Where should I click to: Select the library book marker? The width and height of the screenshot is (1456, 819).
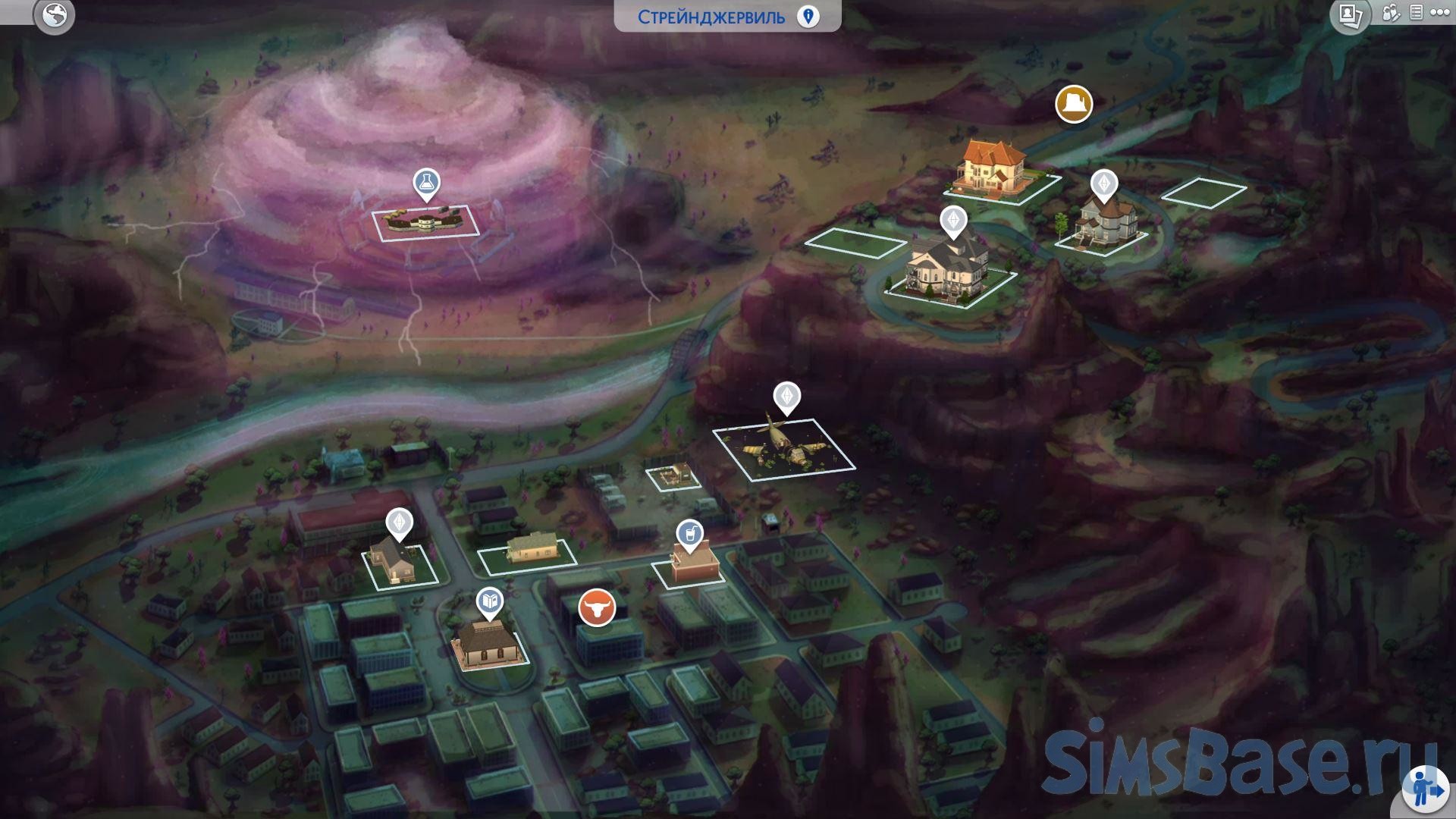pyautogui.click(x=490, y=602)
